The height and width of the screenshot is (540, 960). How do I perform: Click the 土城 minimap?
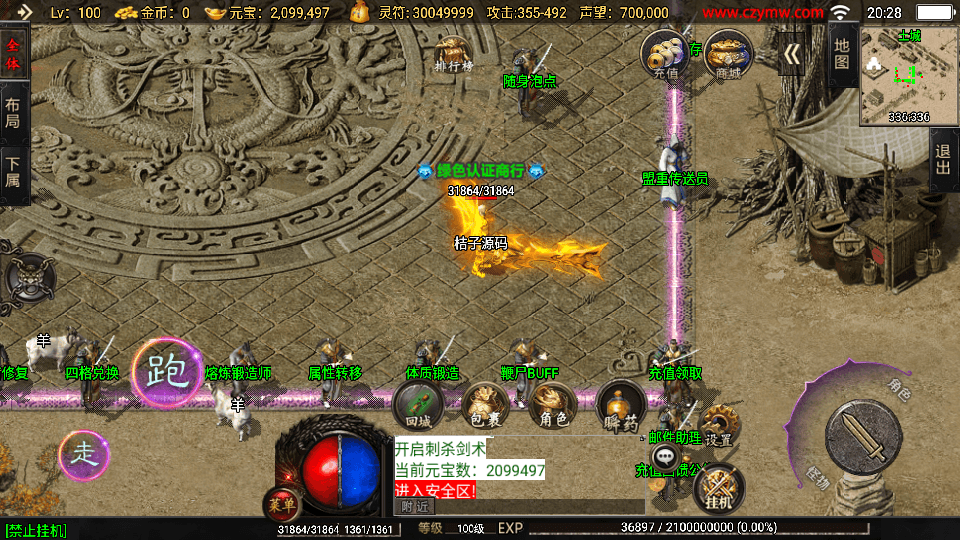(x=909, y=75)
